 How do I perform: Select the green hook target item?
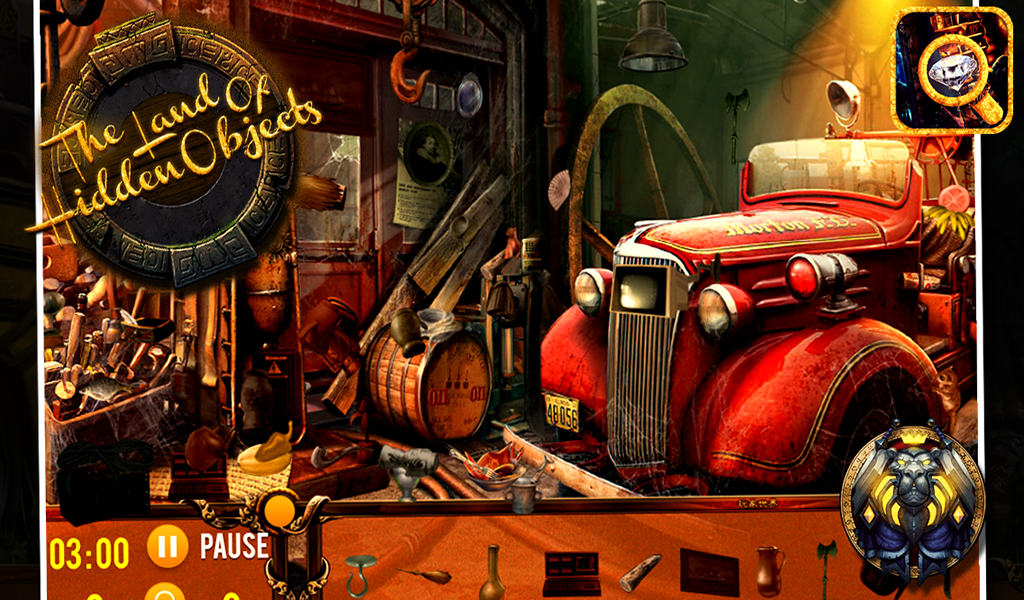click(360, 573)
